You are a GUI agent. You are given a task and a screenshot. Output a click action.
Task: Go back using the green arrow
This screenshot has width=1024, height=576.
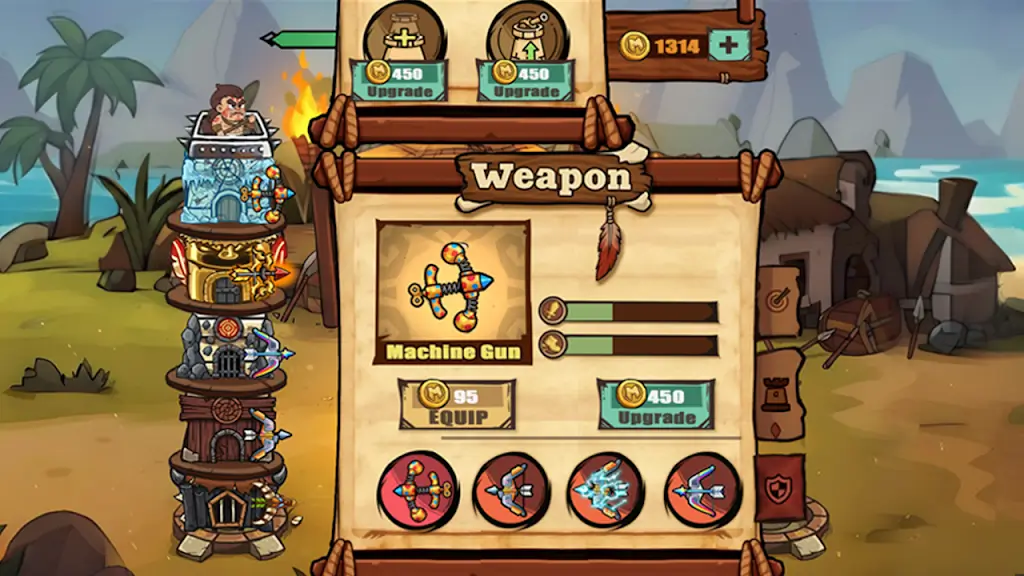299,40
